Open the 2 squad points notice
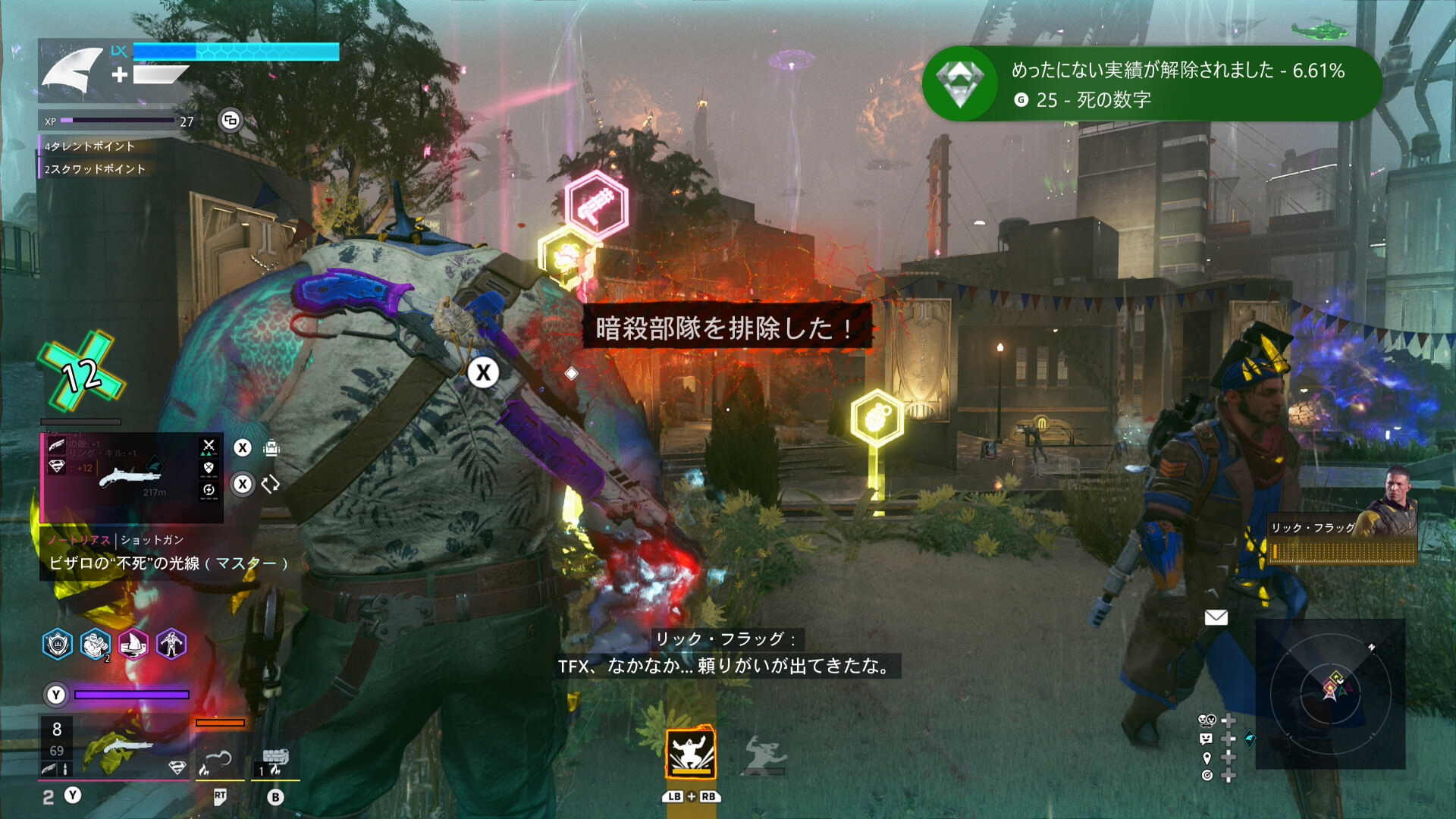This screenshot has width=1456, height=819. coord(94,169)
